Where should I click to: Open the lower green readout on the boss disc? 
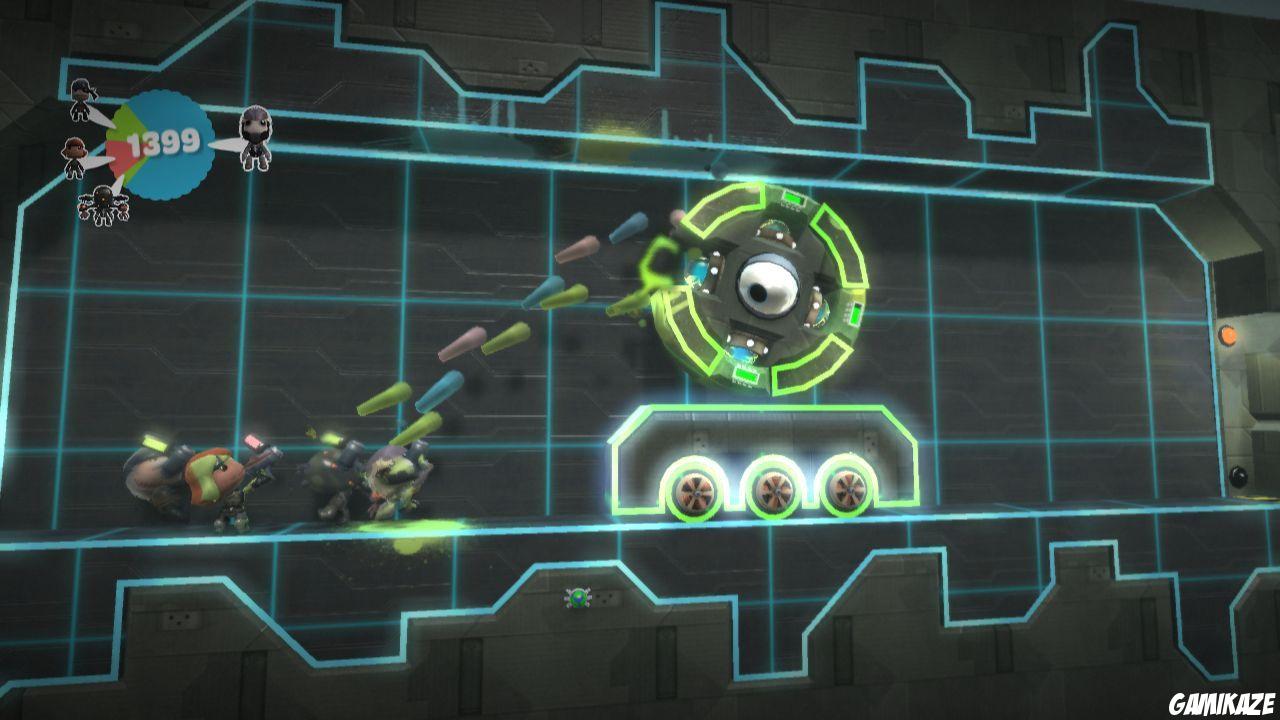click(744, 376)
